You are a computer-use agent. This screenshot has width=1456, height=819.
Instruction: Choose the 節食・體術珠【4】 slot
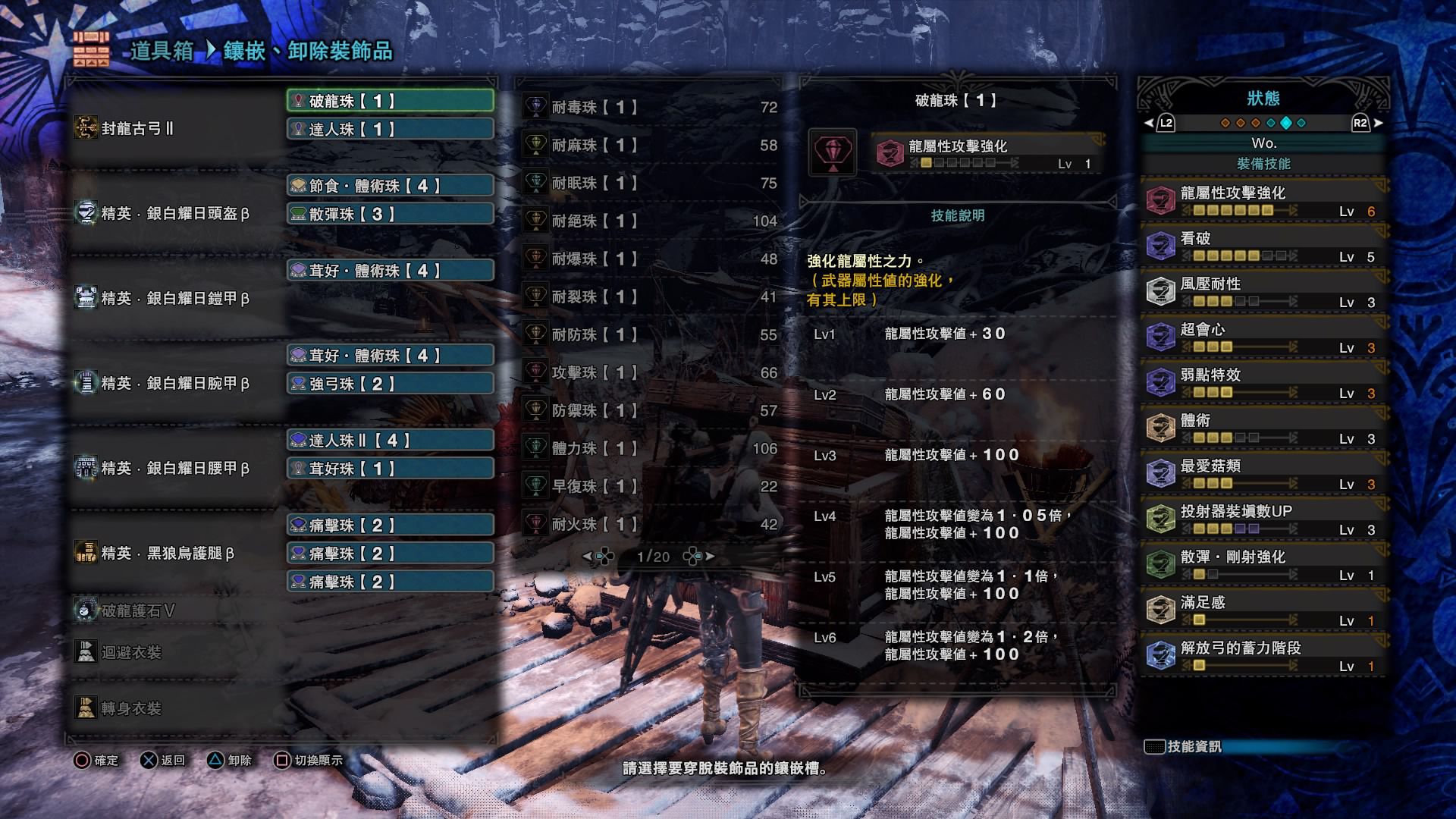390,186
